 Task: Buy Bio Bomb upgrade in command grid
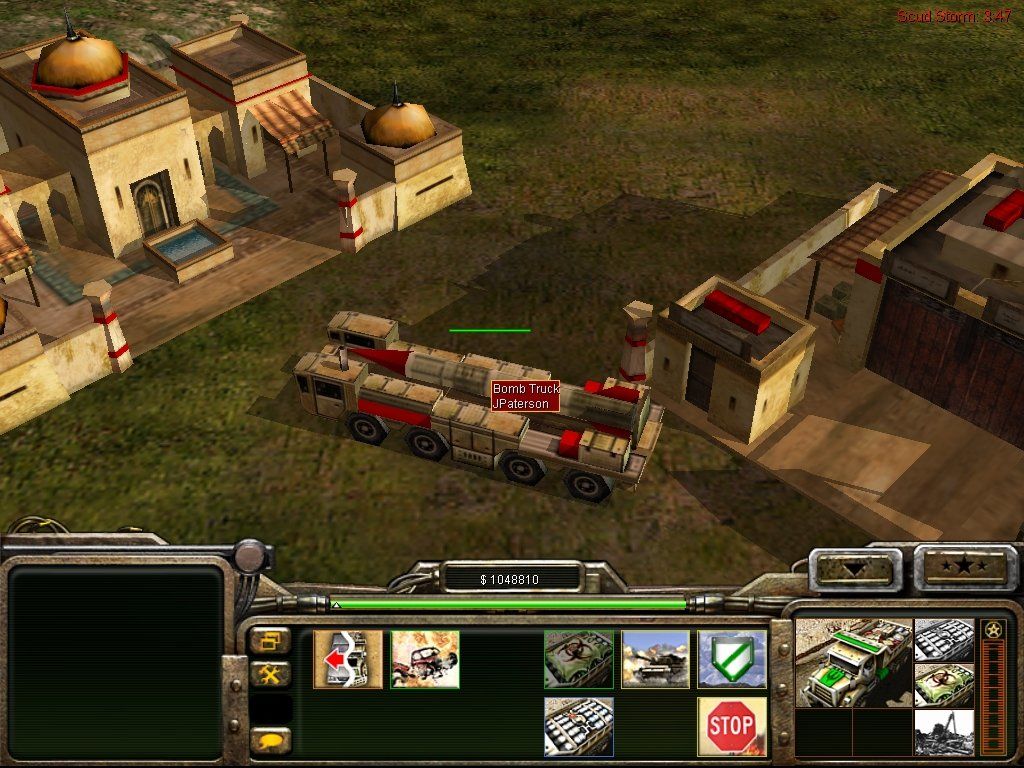pyautogui.click(x=579, y=659)
